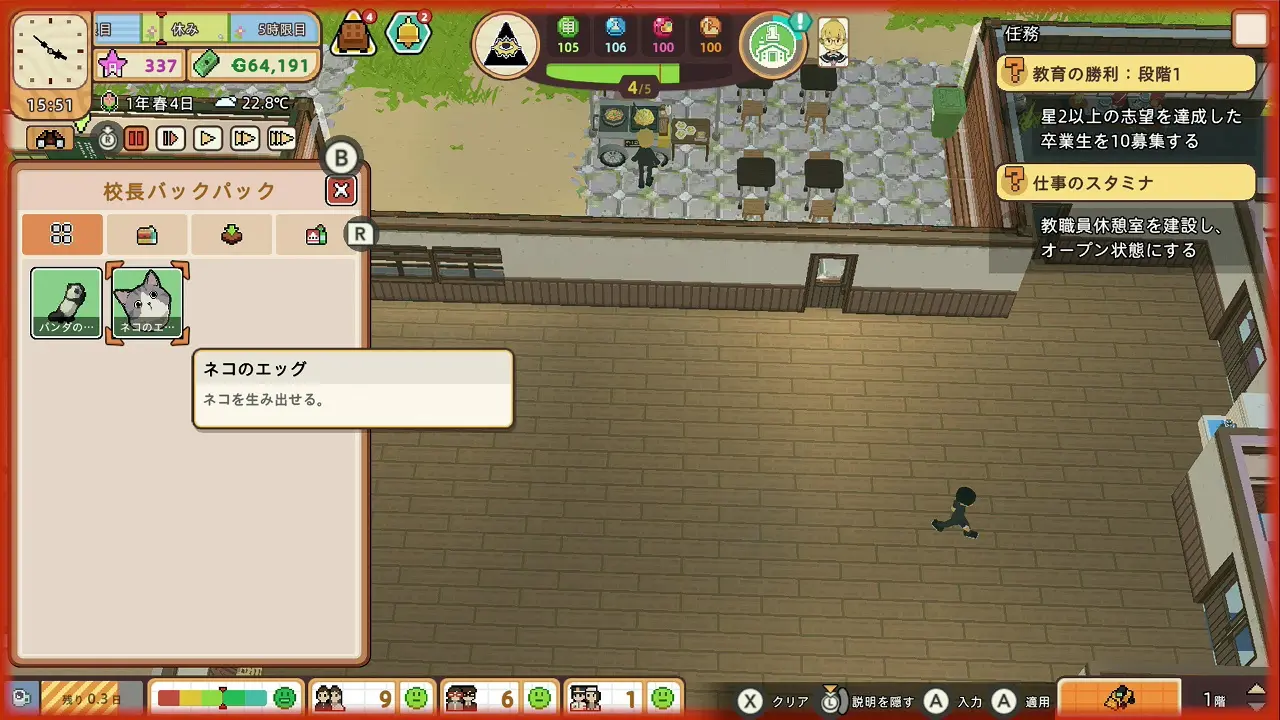This screenshot has height=720, width=1280.
Task: Switch to the all-items grid tab
Action: pos(62,235)
